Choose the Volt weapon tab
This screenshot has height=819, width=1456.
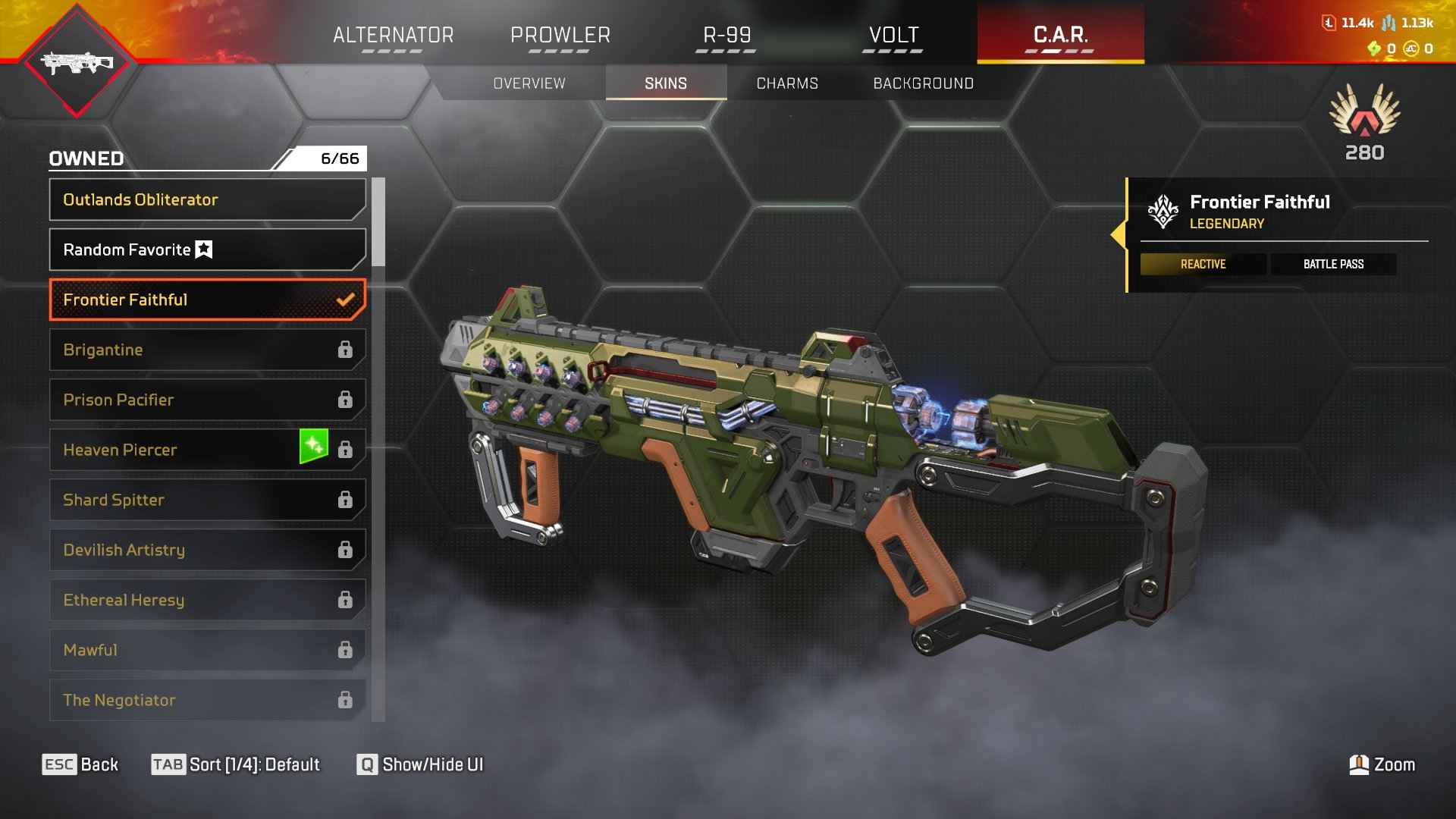pos(893,35)
